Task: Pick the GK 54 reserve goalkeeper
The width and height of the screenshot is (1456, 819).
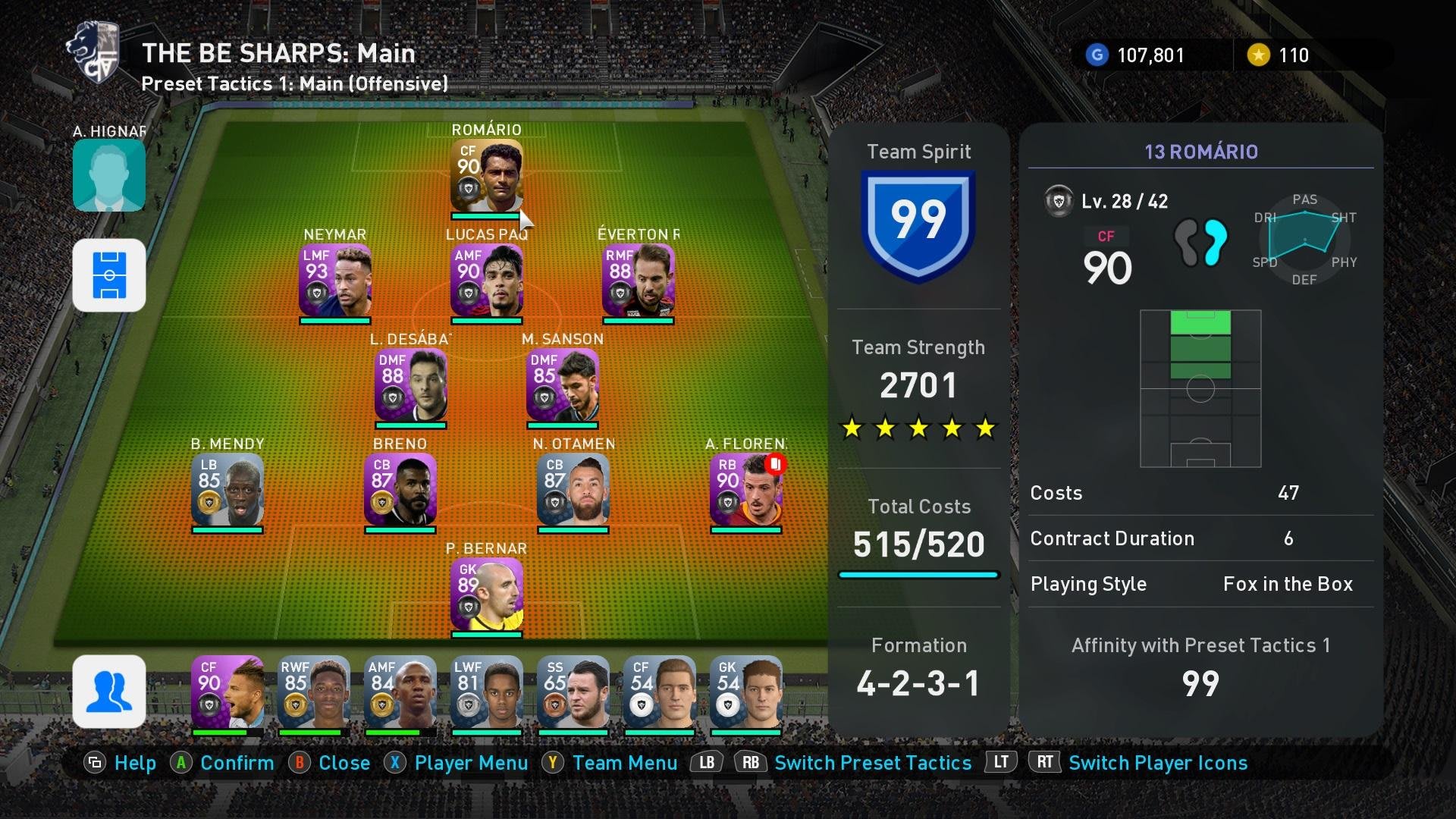Action: (745, 691)
